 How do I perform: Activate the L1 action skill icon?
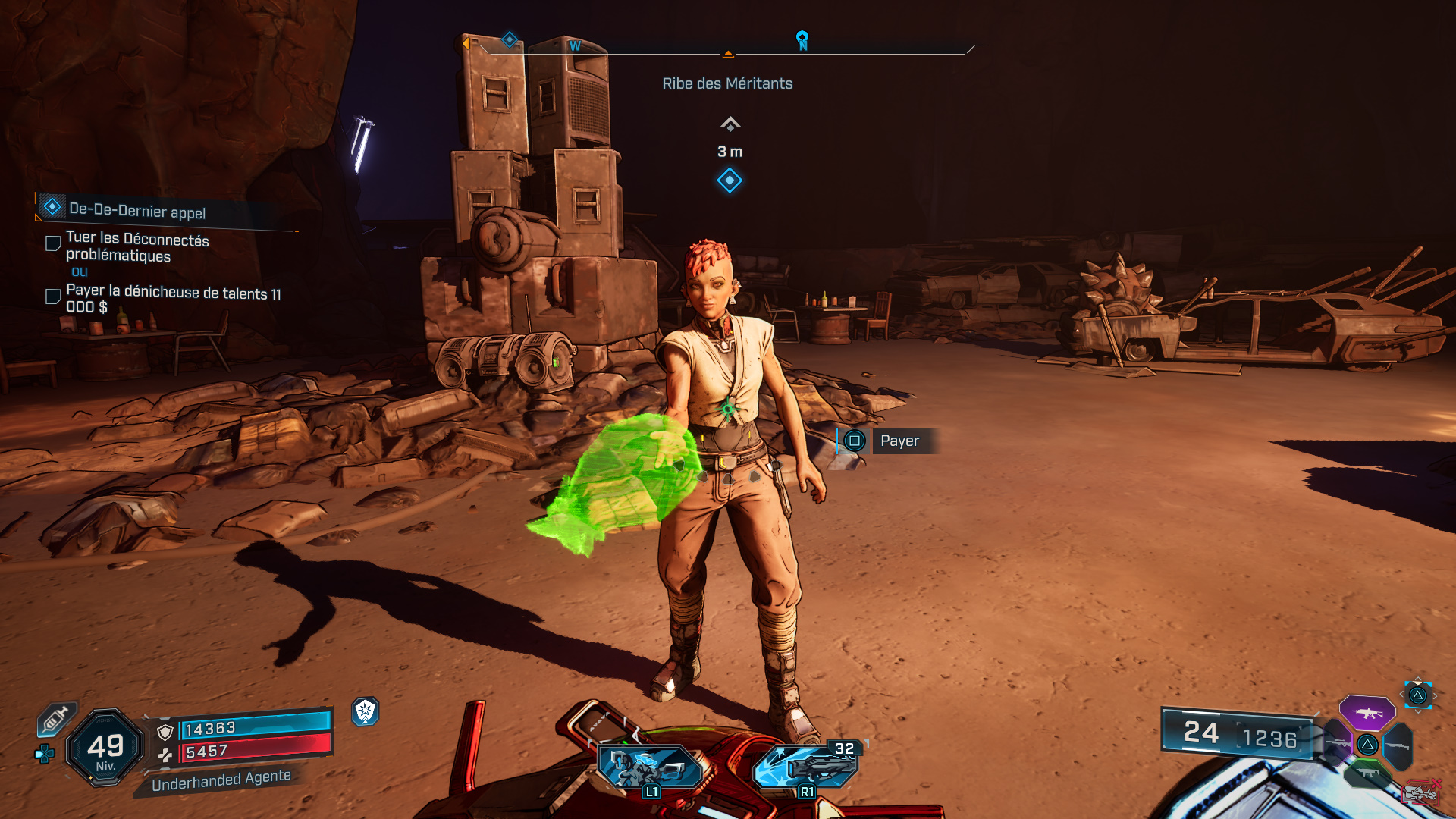tap(650, 766)
